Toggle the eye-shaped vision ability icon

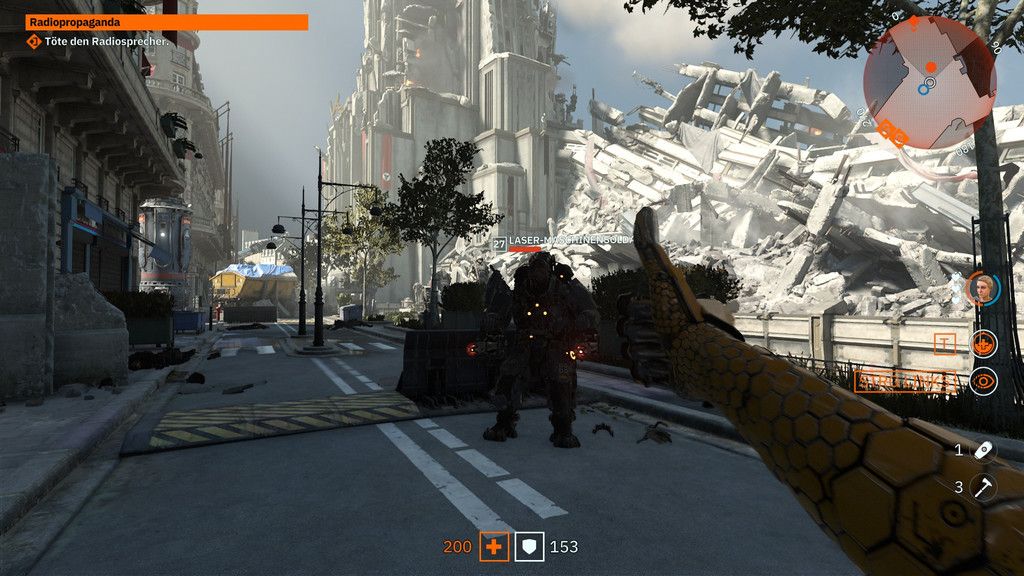click(x=984, y=381)
